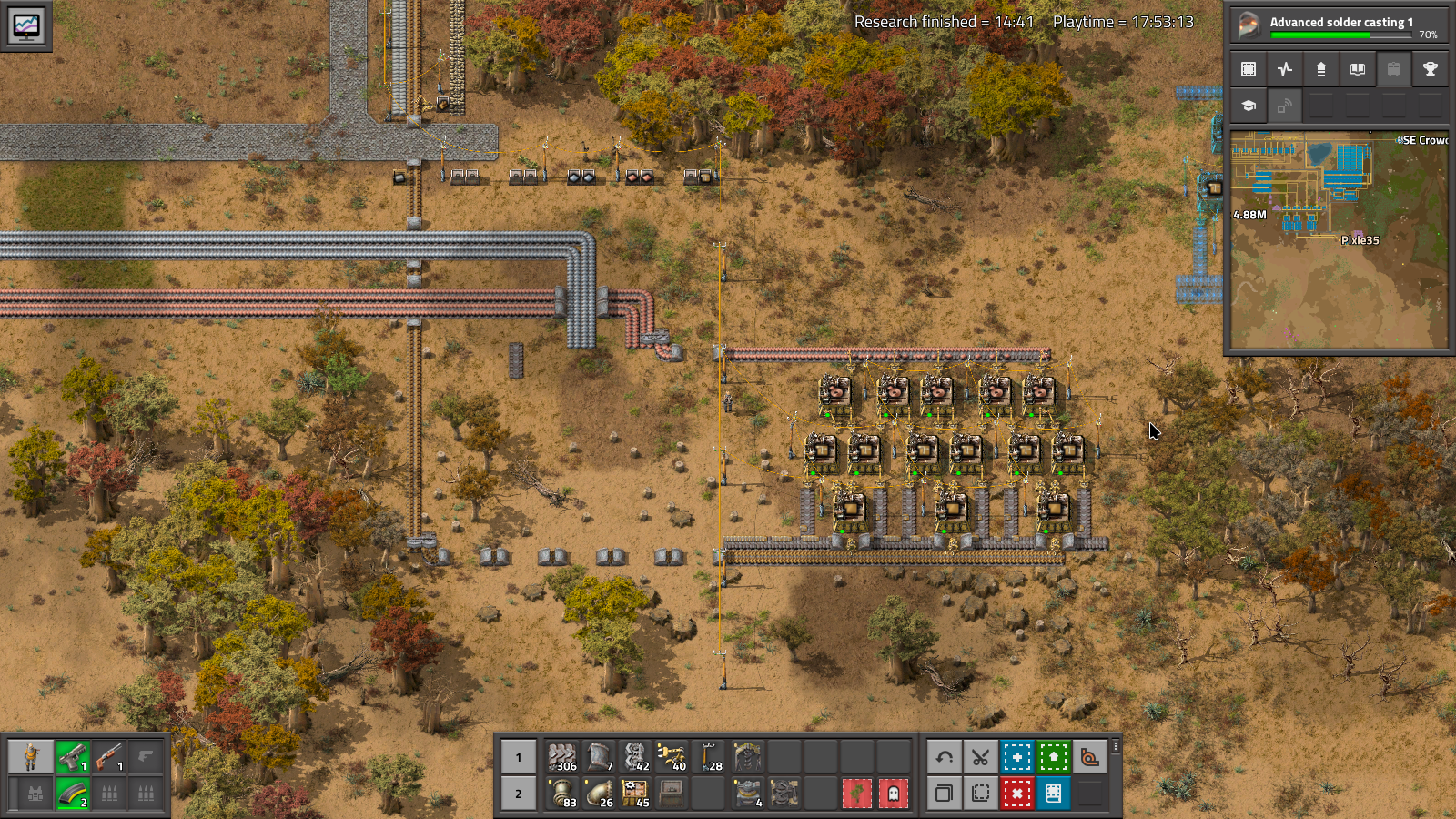The width and height of the screenshot is (1456, 819).
Task: Select the assembler stack of 45
Action: tap(635, 794)
